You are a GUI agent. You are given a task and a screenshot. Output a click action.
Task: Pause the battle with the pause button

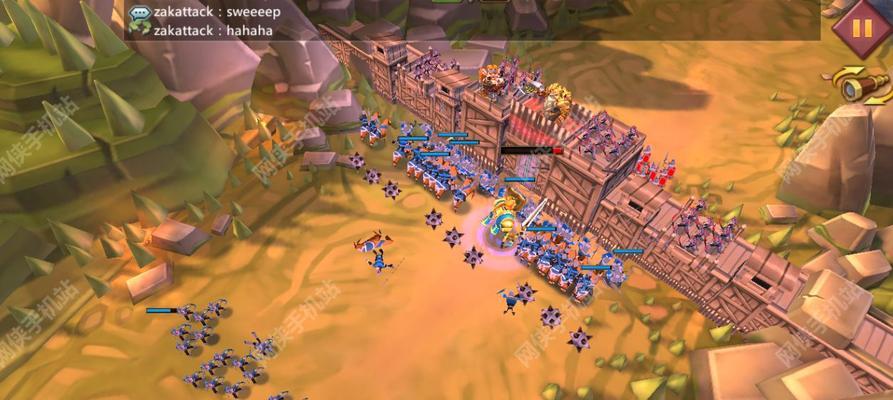tap(860, 27)
